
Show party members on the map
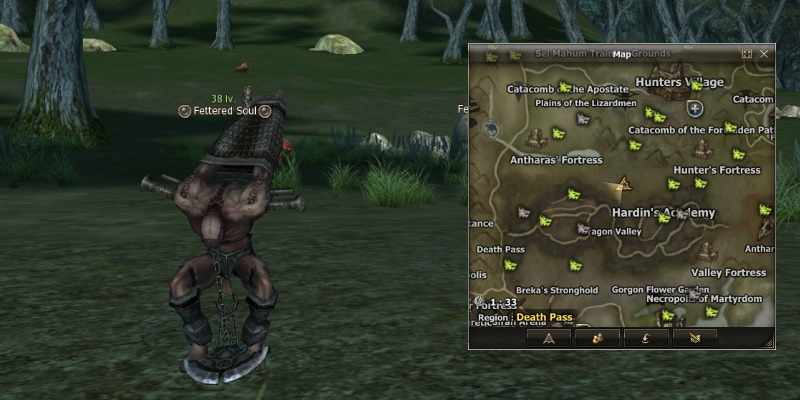(596, 338)
